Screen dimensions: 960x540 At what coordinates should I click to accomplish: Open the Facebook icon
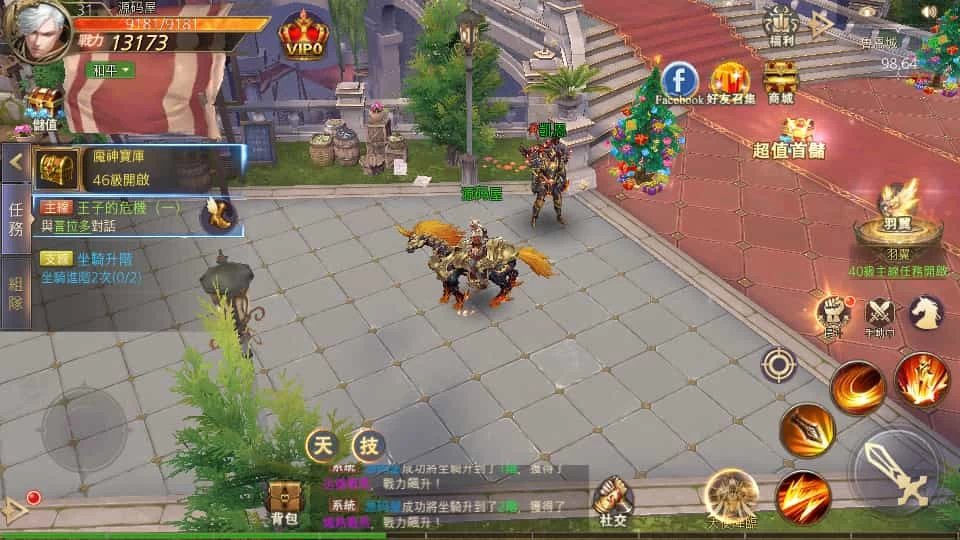click(x=680, y=80)
